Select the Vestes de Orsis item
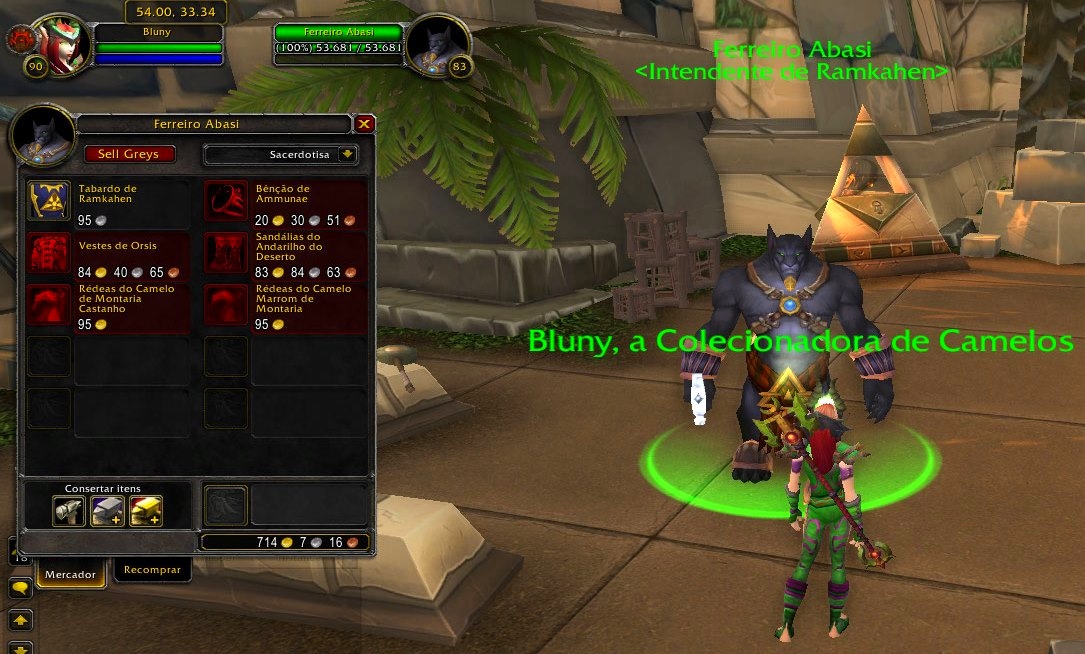This screenshot has height=654, width=1085. (x=48, y=252)
